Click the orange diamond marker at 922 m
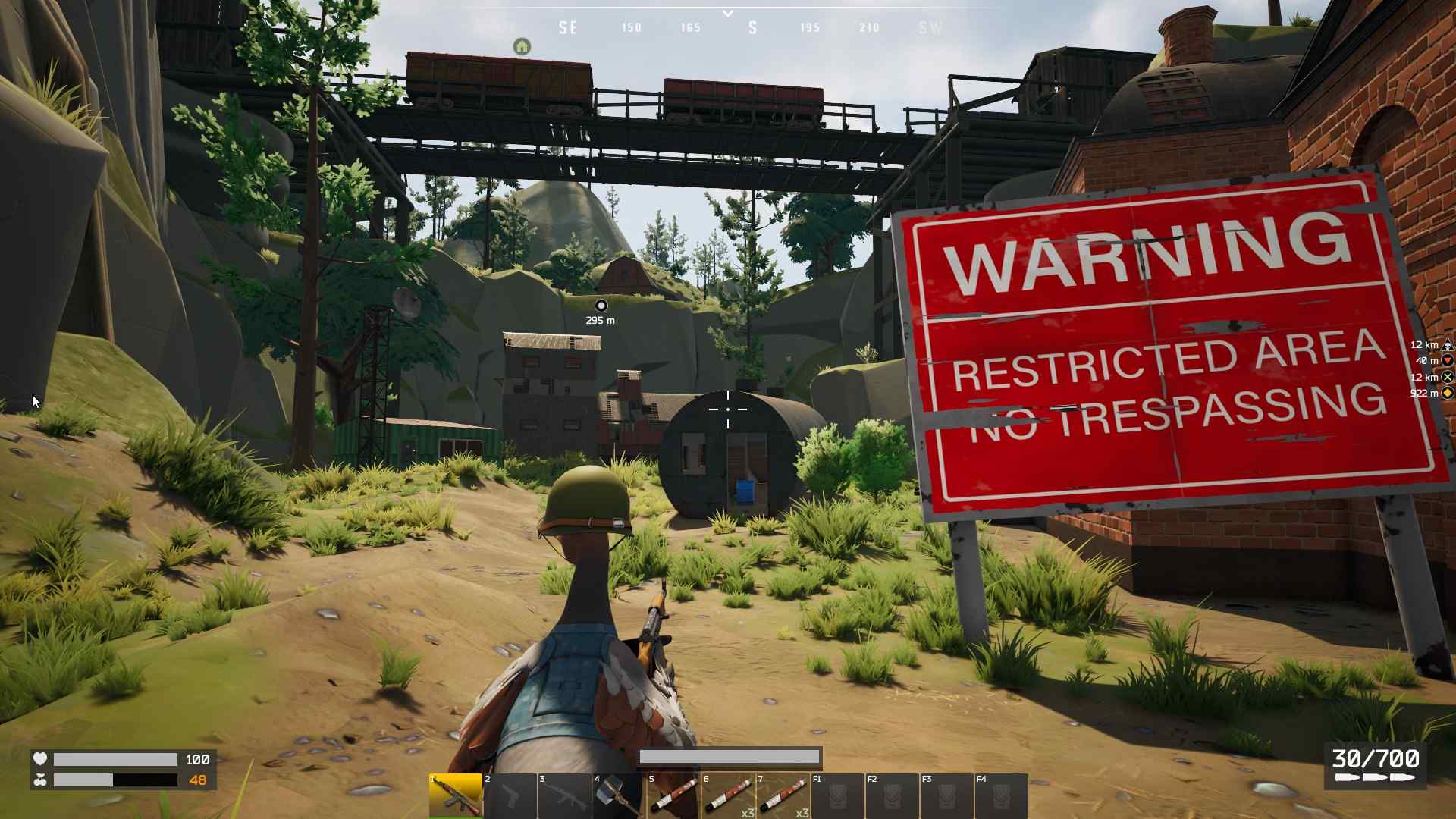Image resolution: width=1456 pixels, height=819 pixels. point(1447,393)
